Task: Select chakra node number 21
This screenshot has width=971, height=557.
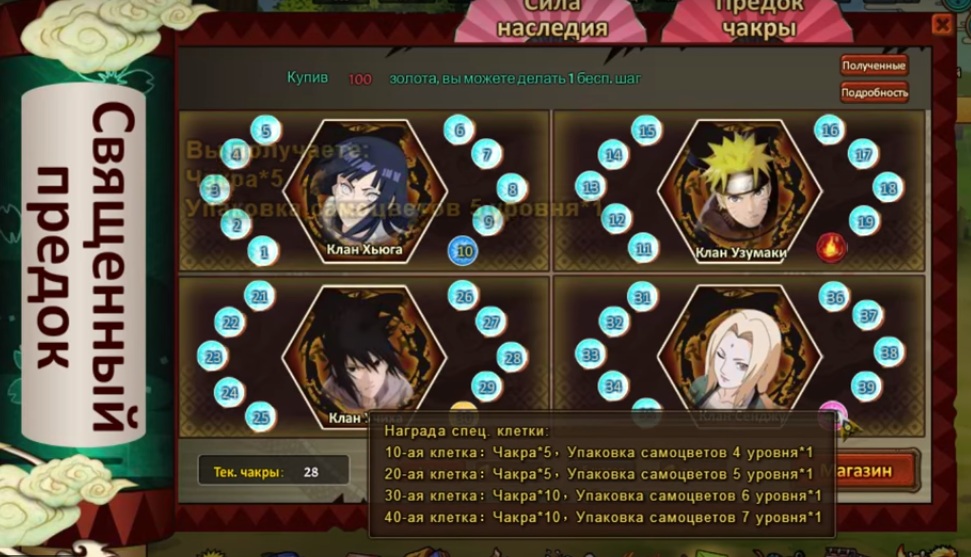Action: (x=260, y=296)
